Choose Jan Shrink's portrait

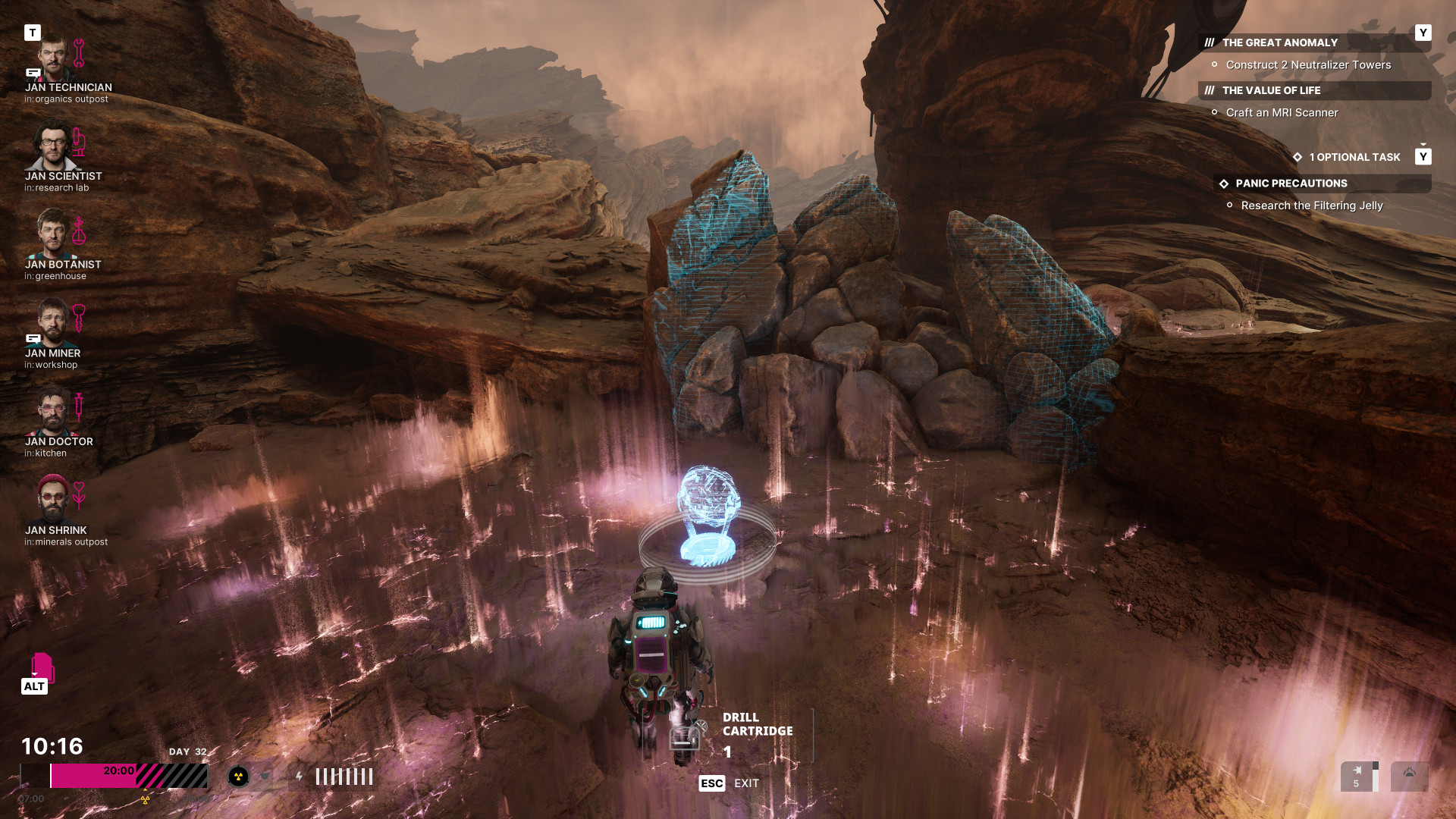coord(52,500)
